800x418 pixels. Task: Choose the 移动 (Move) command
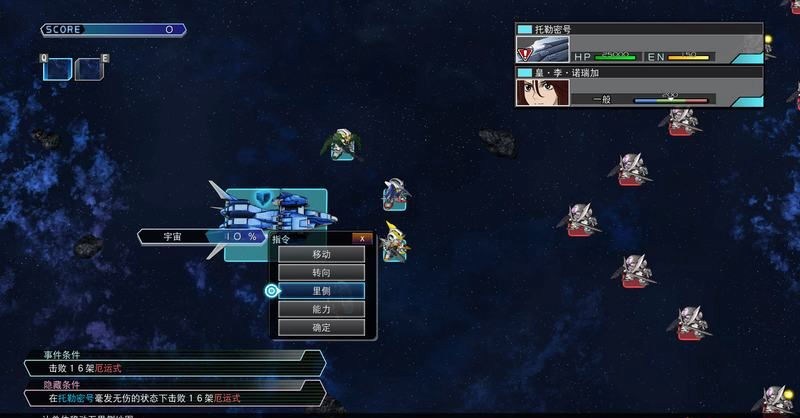(x=321, y=254)
